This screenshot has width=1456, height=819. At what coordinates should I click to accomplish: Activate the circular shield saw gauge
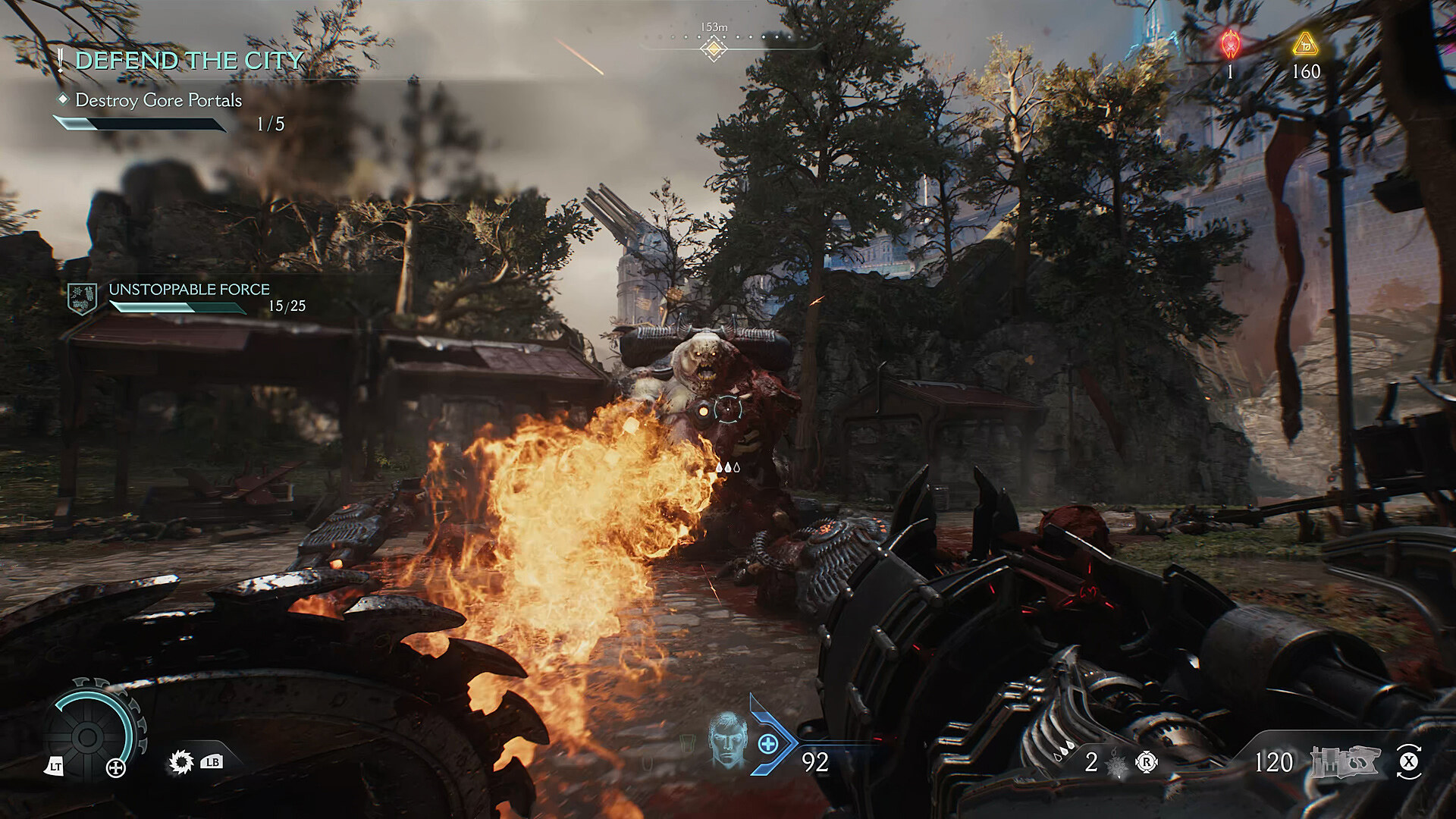click(88, 735)
